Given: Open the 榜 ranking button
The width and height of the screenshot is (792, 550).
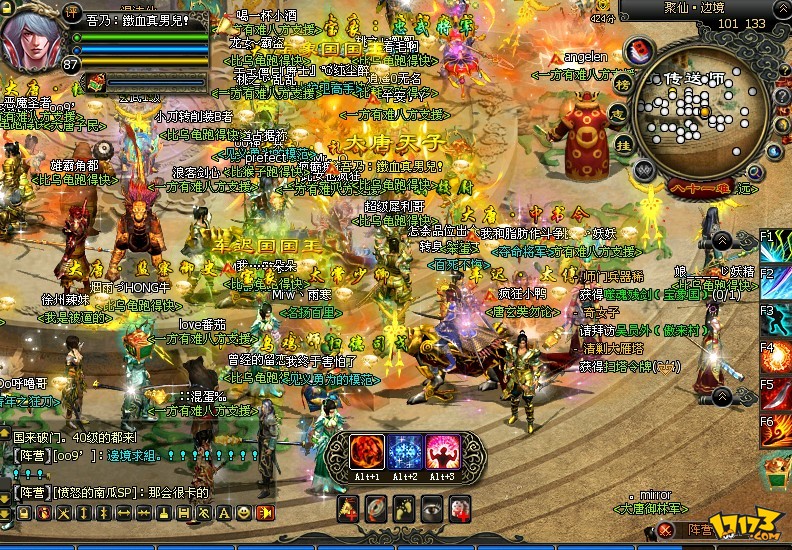Looking at the screenshot, I should coord(622,84).
